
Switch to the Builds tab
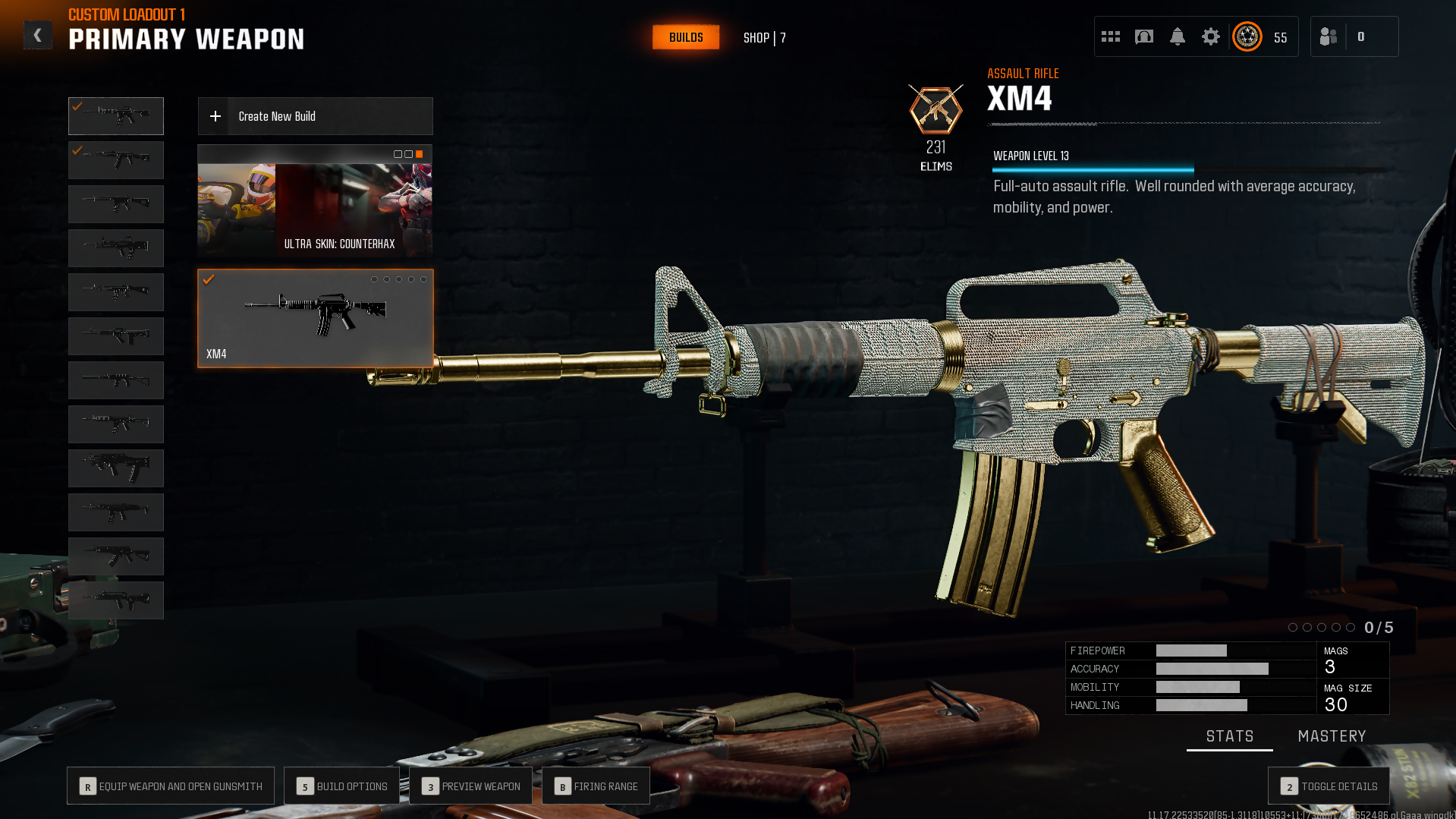tap(685, 37)
